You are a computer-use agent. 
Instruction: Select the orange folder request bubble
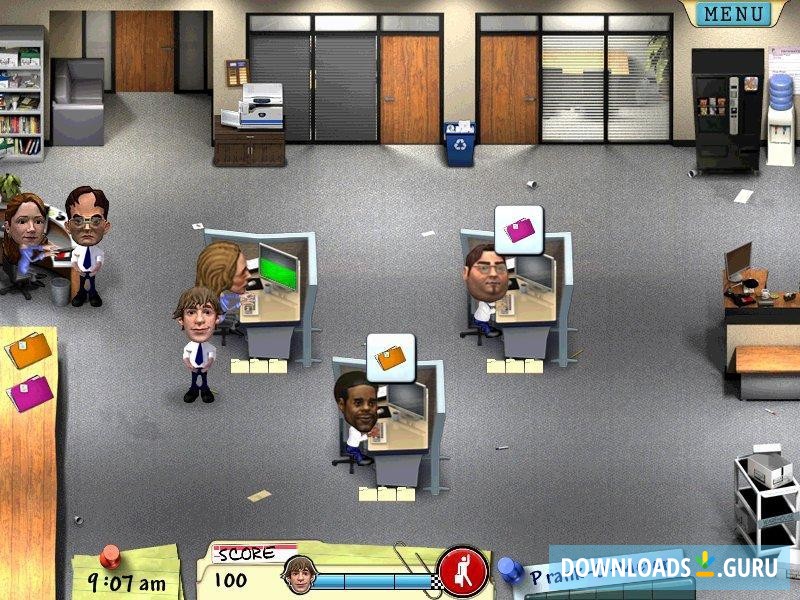pyautogui.click(x=390, y=354)
